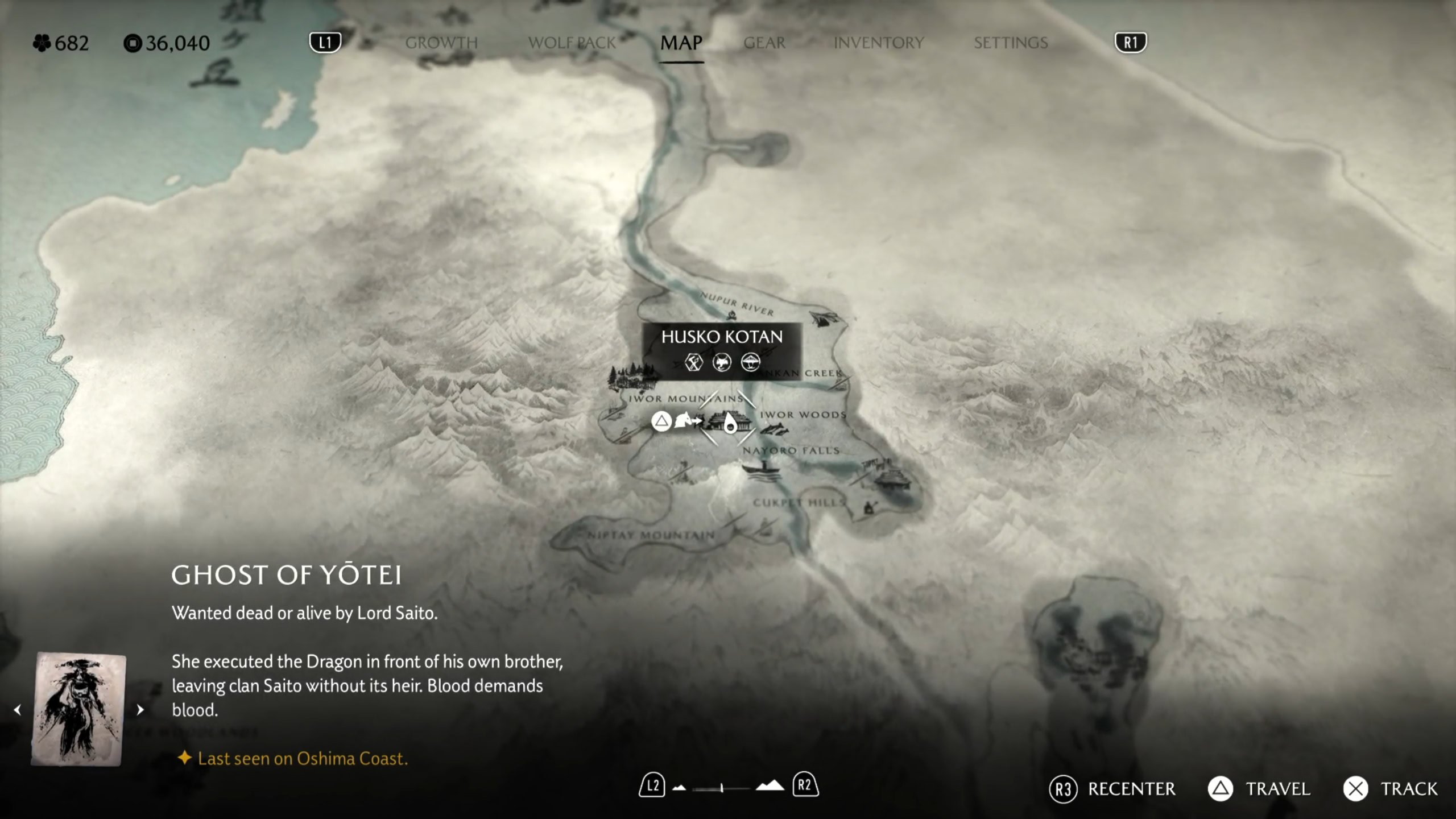
Task: Click the tree icon under Husko Kotan
Action: [x=750, y=362]
